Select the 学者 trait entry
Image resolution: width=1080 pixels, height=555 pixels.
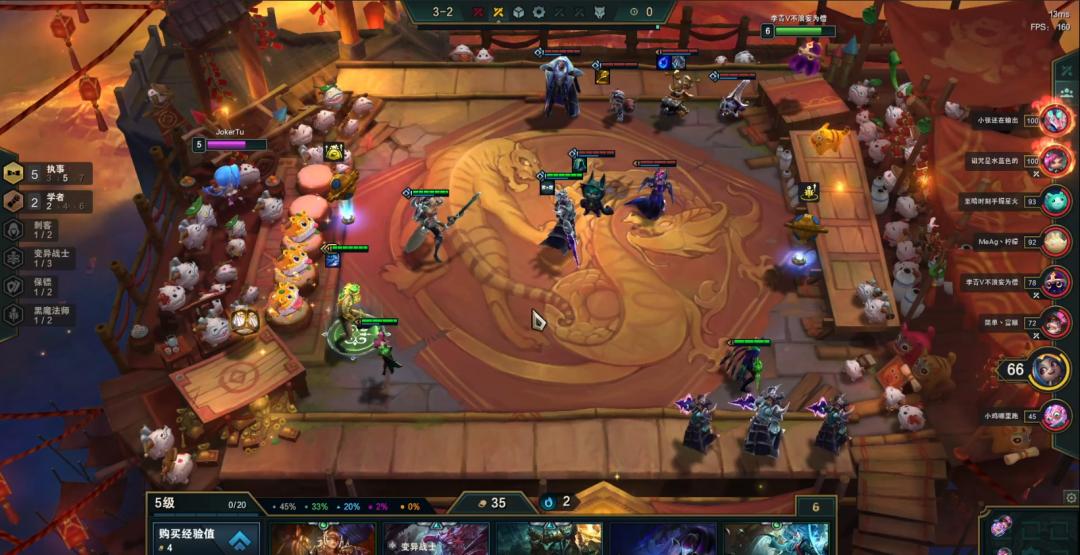[48, 201]
